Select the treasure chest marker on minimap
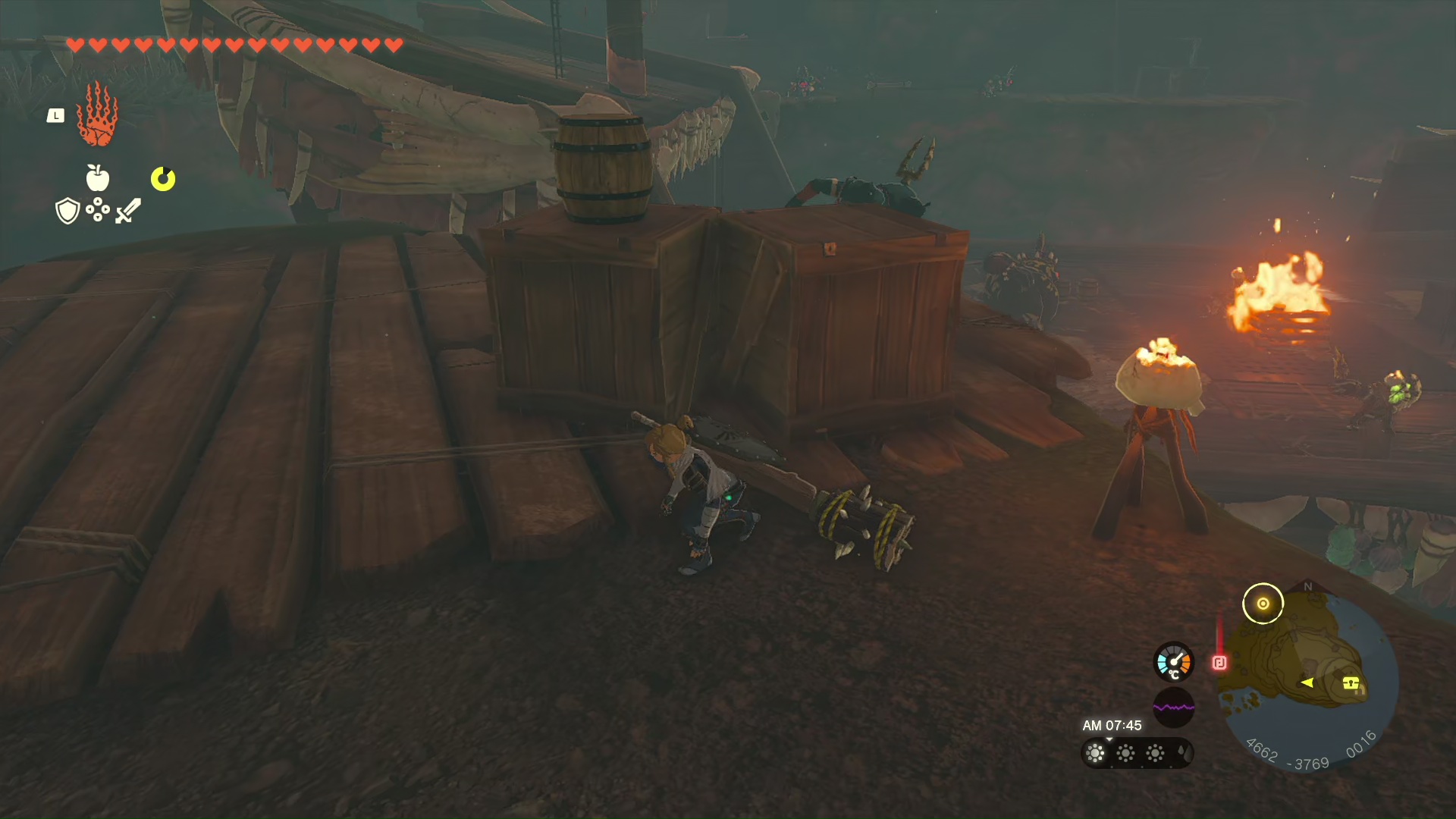Screen dimensions: 1456x819 pos(1351,682)
